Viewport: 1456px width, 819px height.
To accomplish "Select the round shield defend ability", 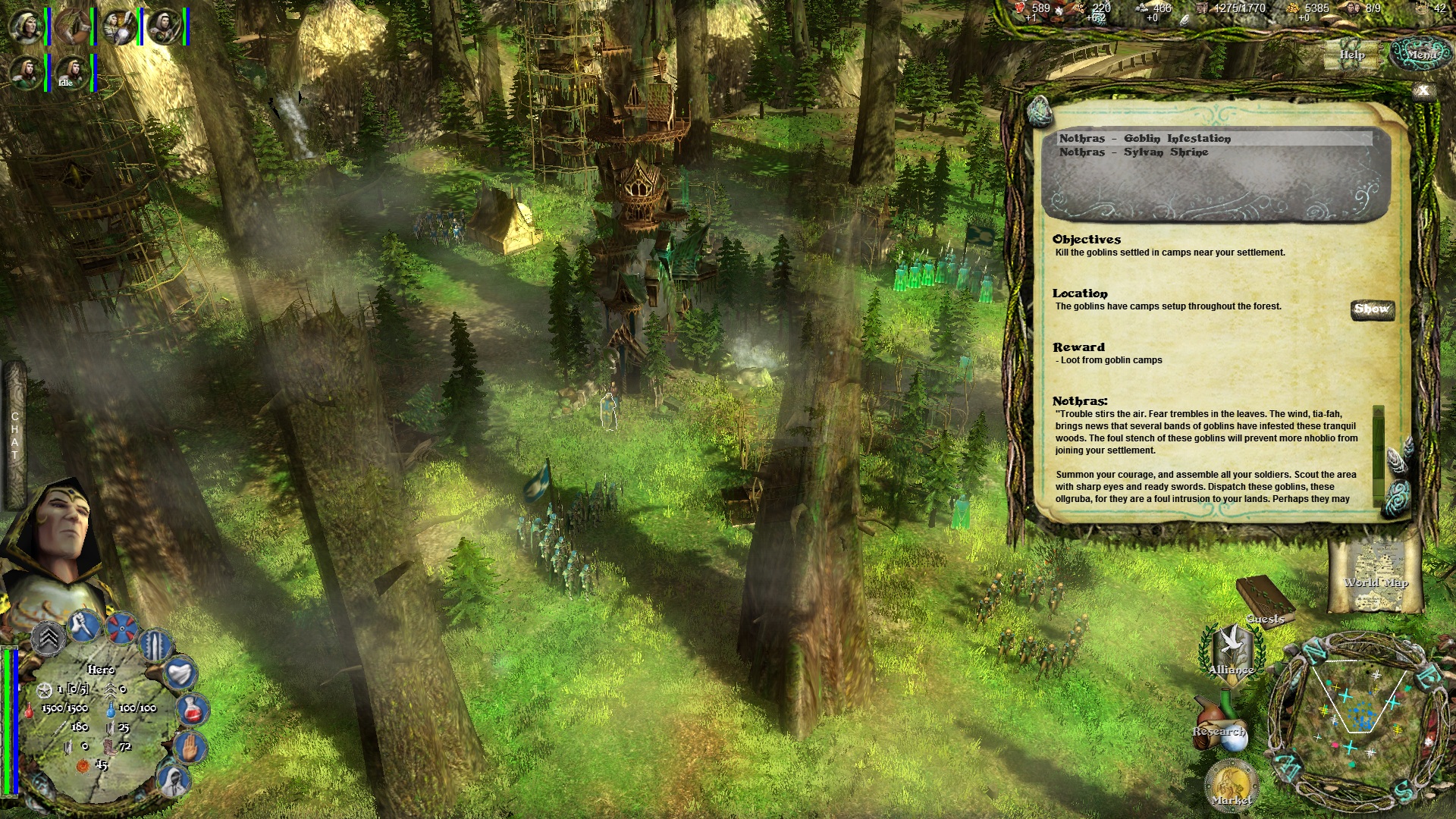I will click(x=121, y=628).
